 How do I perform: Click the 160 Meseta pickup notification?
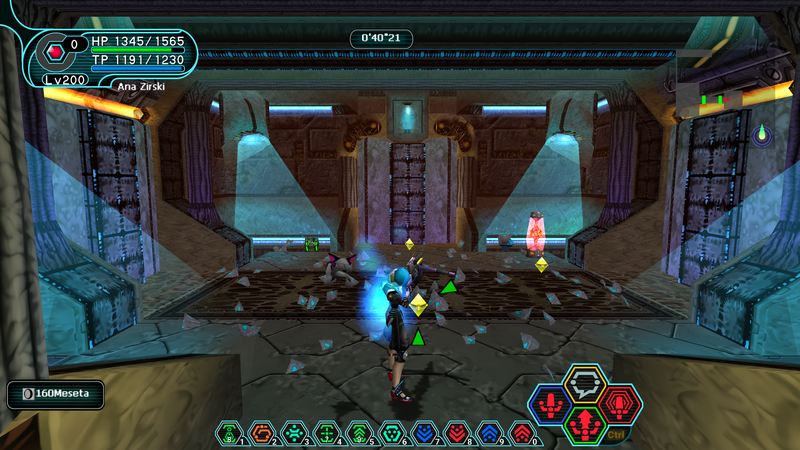pyautogui.click(x=56, y=394)
